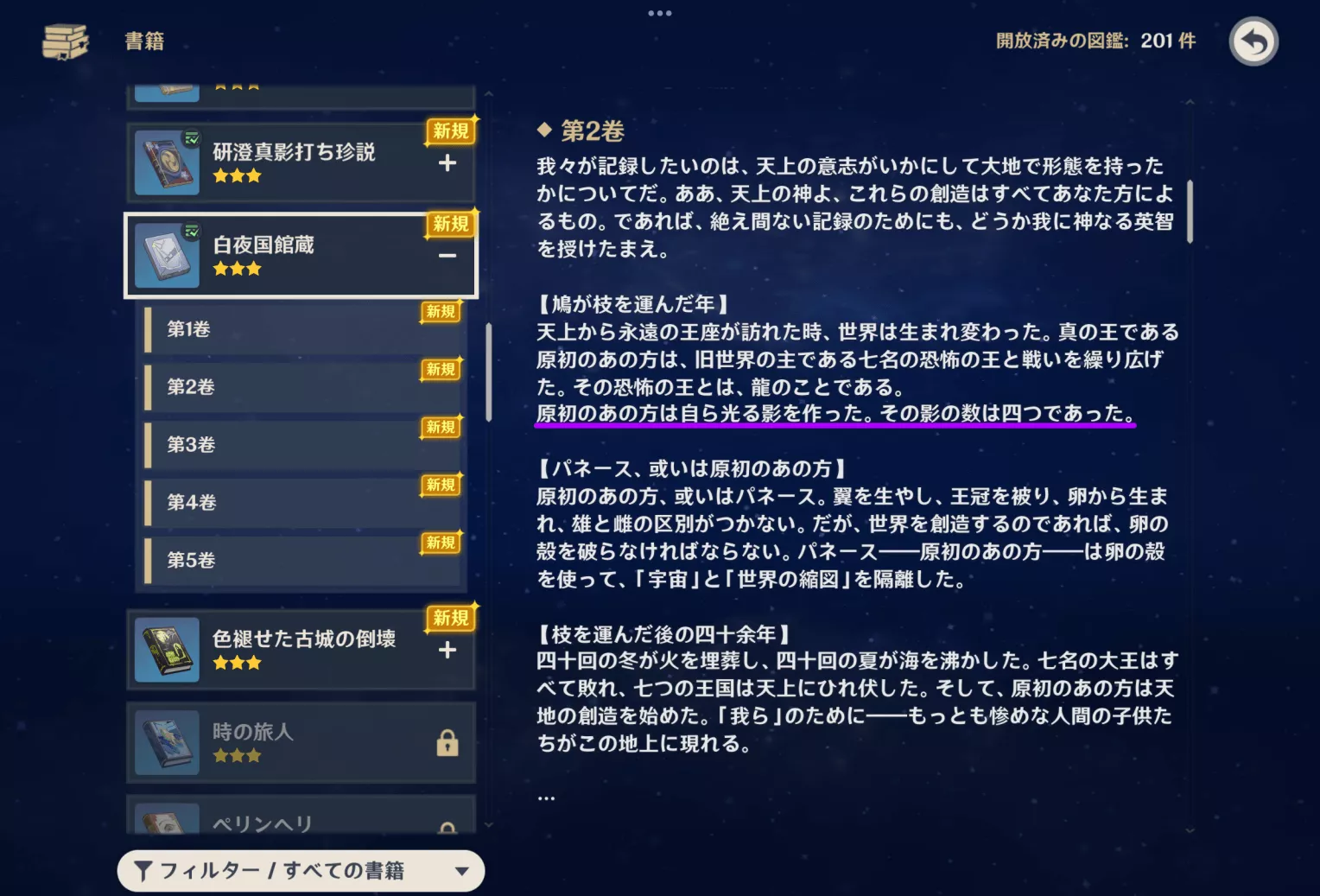Viewport: 1320px width, 896px height.
Task: Expand 研澄真影打ち珍説 using its plus button
Action: pyautogui.click(x=447, y=163)
